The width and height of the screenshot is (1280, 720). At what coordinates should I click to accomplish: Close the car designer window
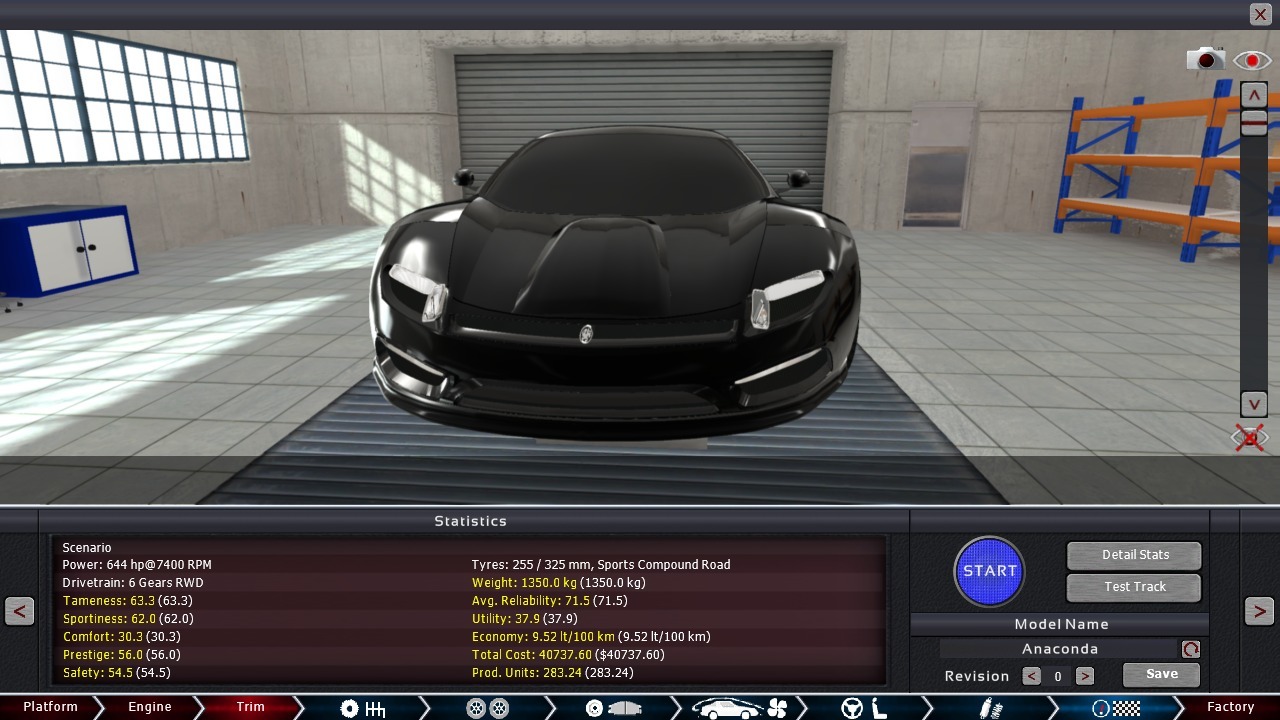point(1260,14)
